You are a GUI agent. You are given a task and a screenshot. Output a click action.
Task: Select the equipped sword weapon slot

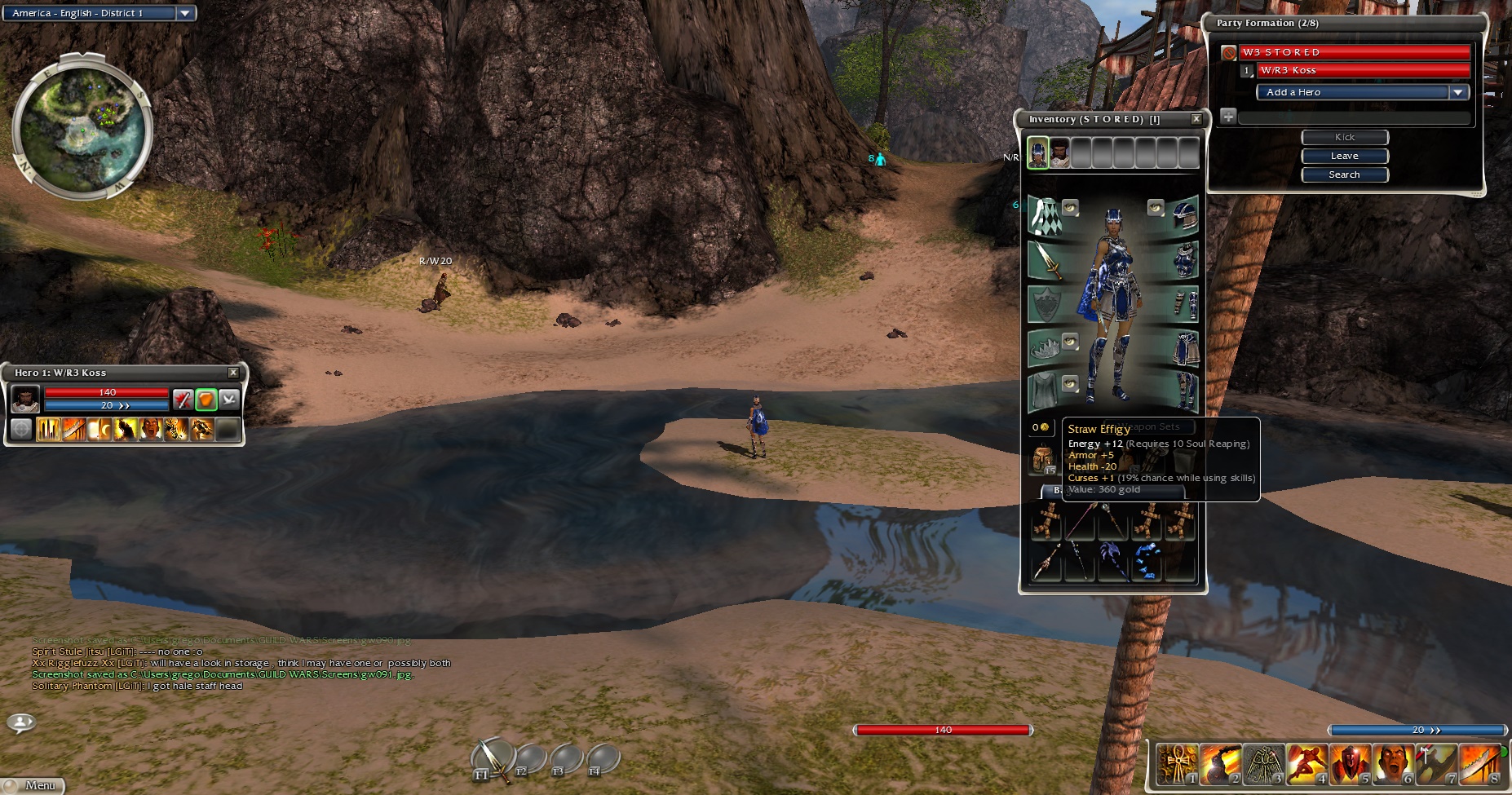coord(1045,261)
